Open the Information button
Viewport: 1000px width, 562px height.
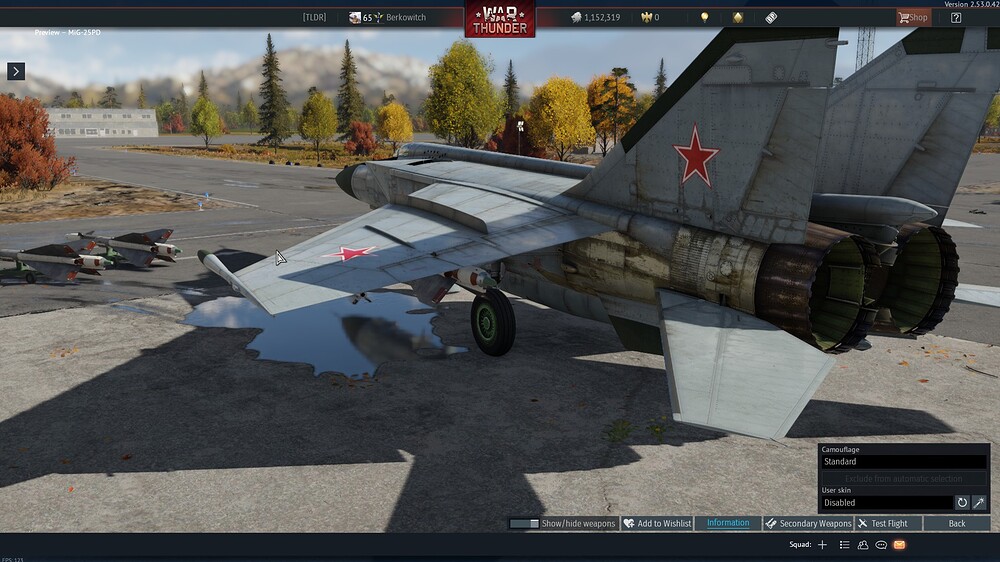click(728, 523)
